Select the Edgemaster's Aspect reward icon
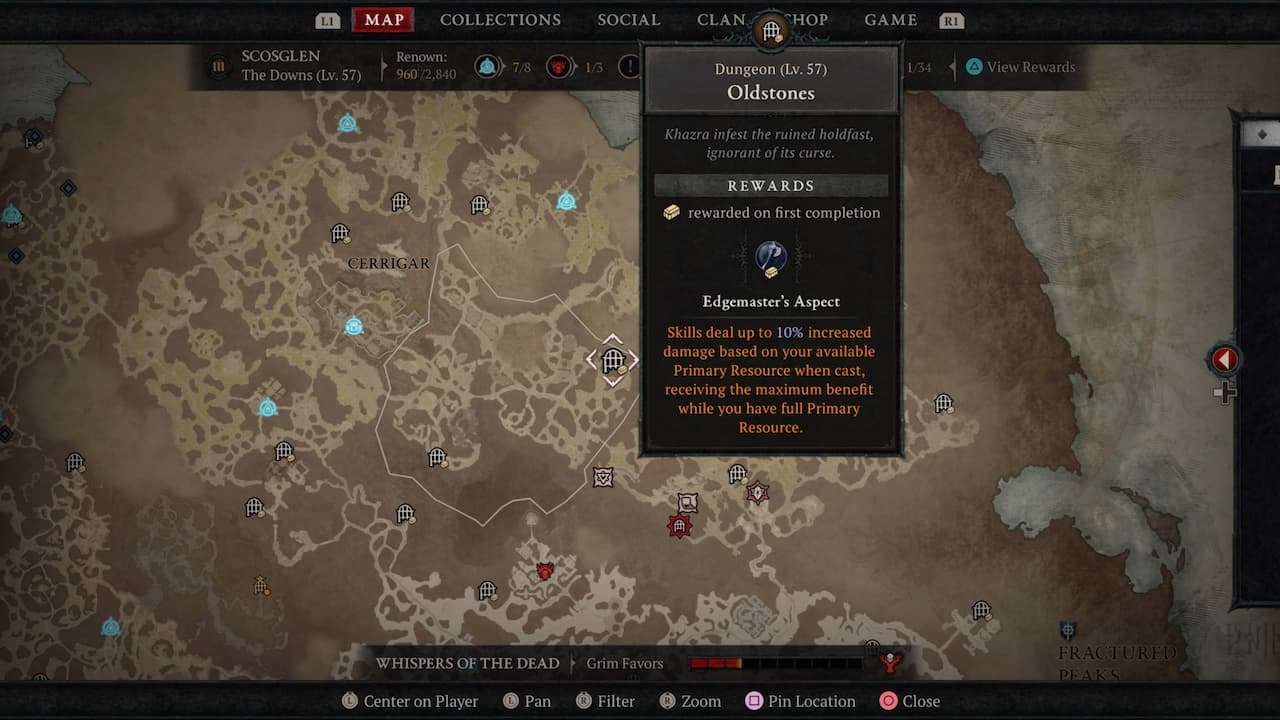 click(x=770, y=258)
